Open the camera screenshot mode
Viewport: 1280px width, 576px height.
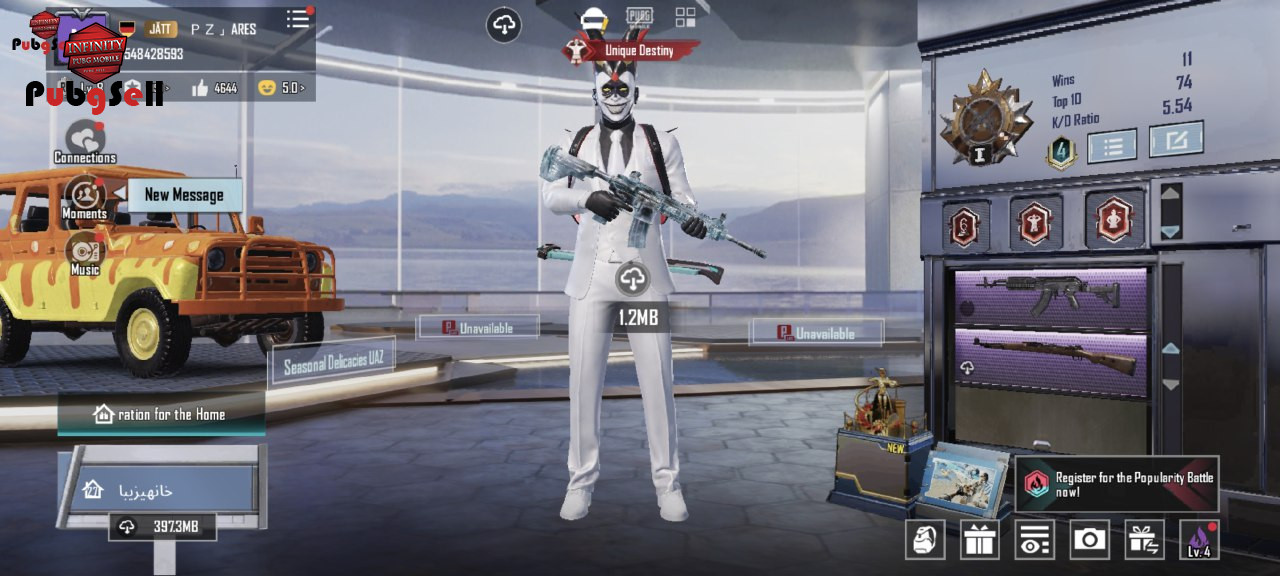1089,540
